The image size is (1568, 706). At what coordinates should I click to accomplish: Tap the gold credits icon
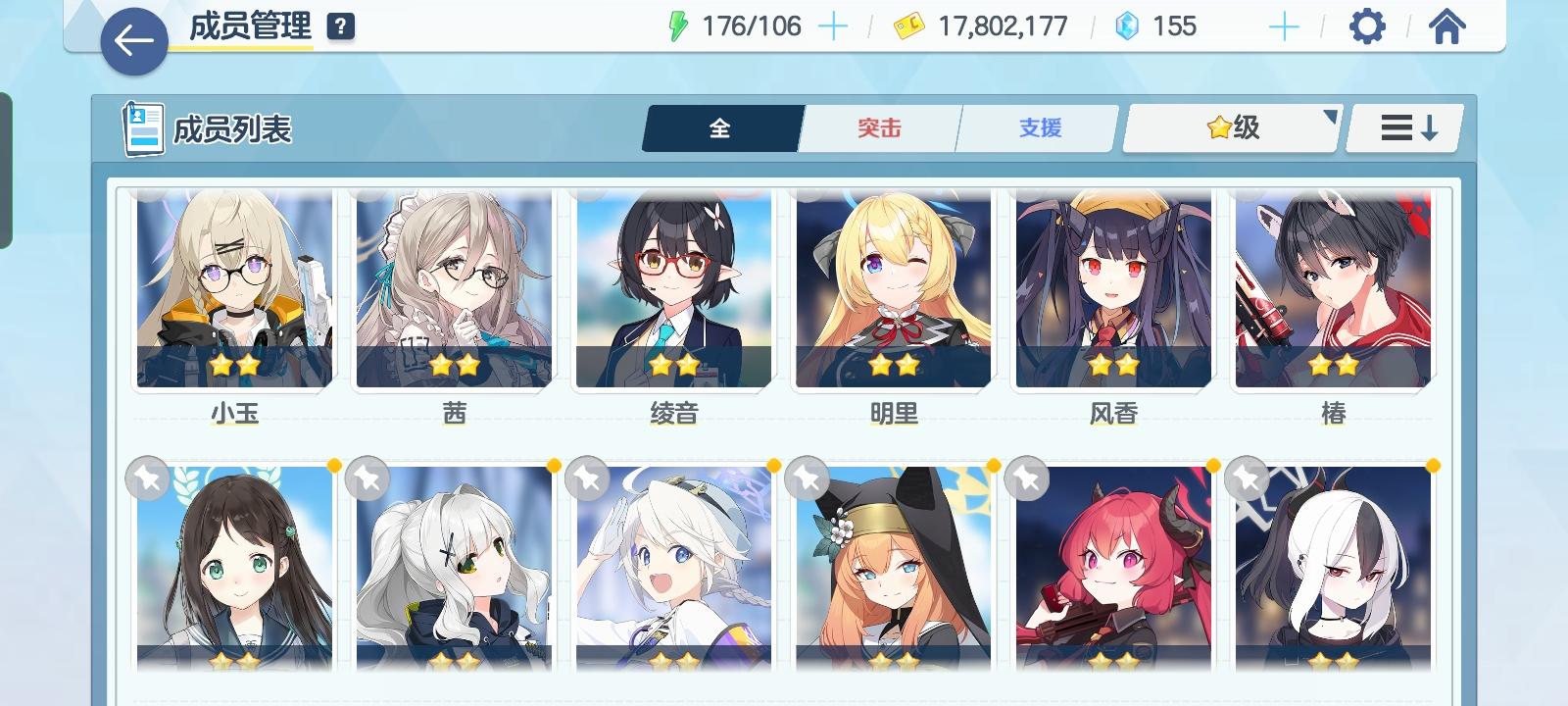[x=906, y=24]
